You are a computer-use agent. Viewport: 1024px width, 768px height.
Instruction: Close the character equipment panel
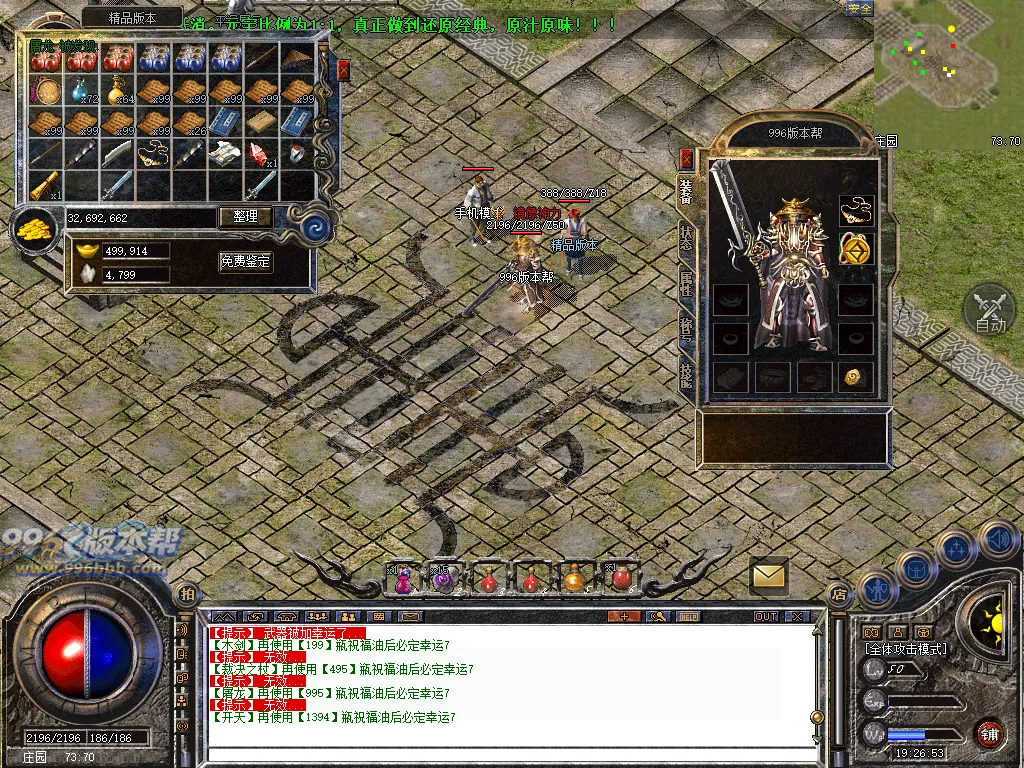click(686, 158)
